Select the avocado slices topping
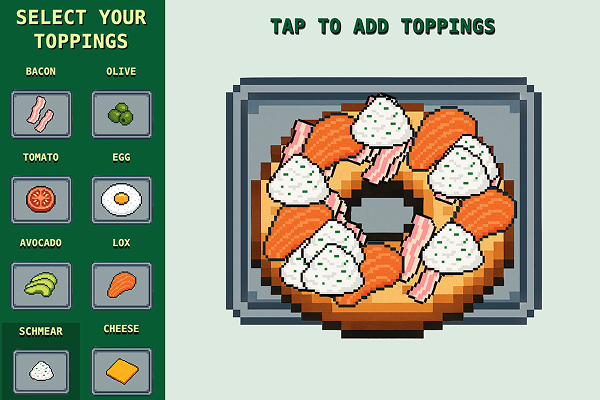Image resolution: width=600 pixels, height=400 pixels. click(41, 285)
